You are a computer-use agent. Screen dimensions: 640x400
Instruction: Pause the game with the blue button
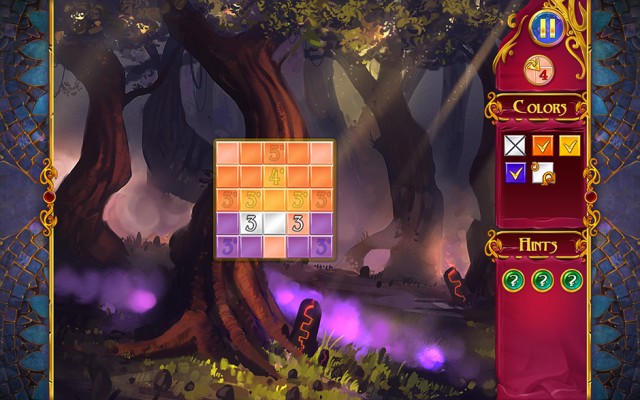[545, 28]
